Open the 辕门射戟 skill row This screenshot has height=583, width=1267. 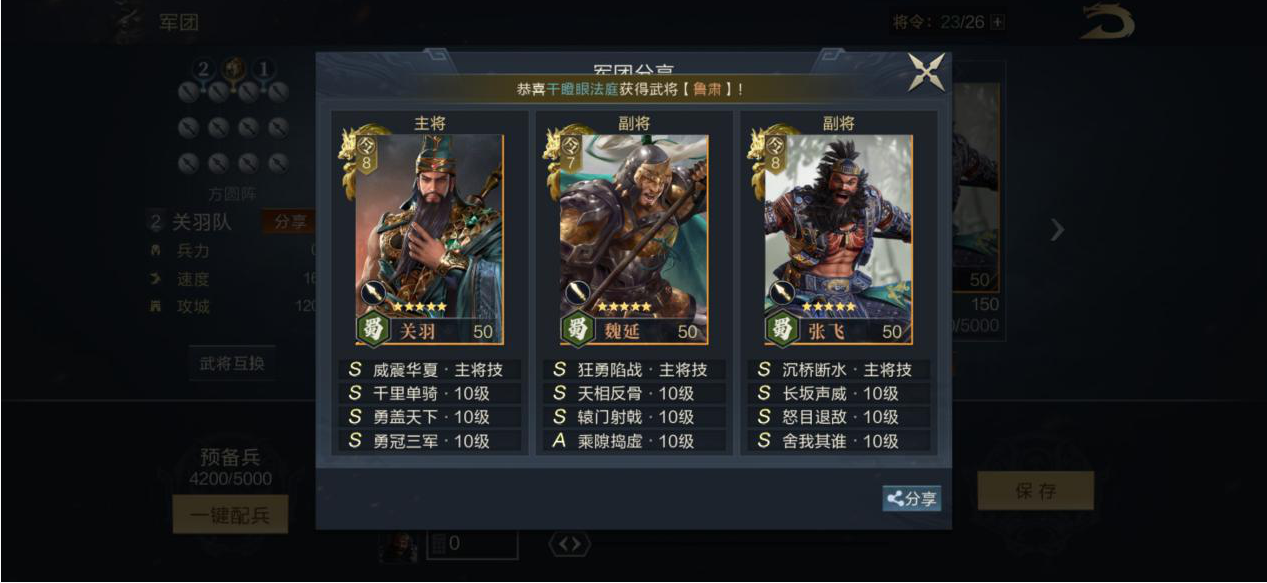pyautogui.click(x=634, y=417)
